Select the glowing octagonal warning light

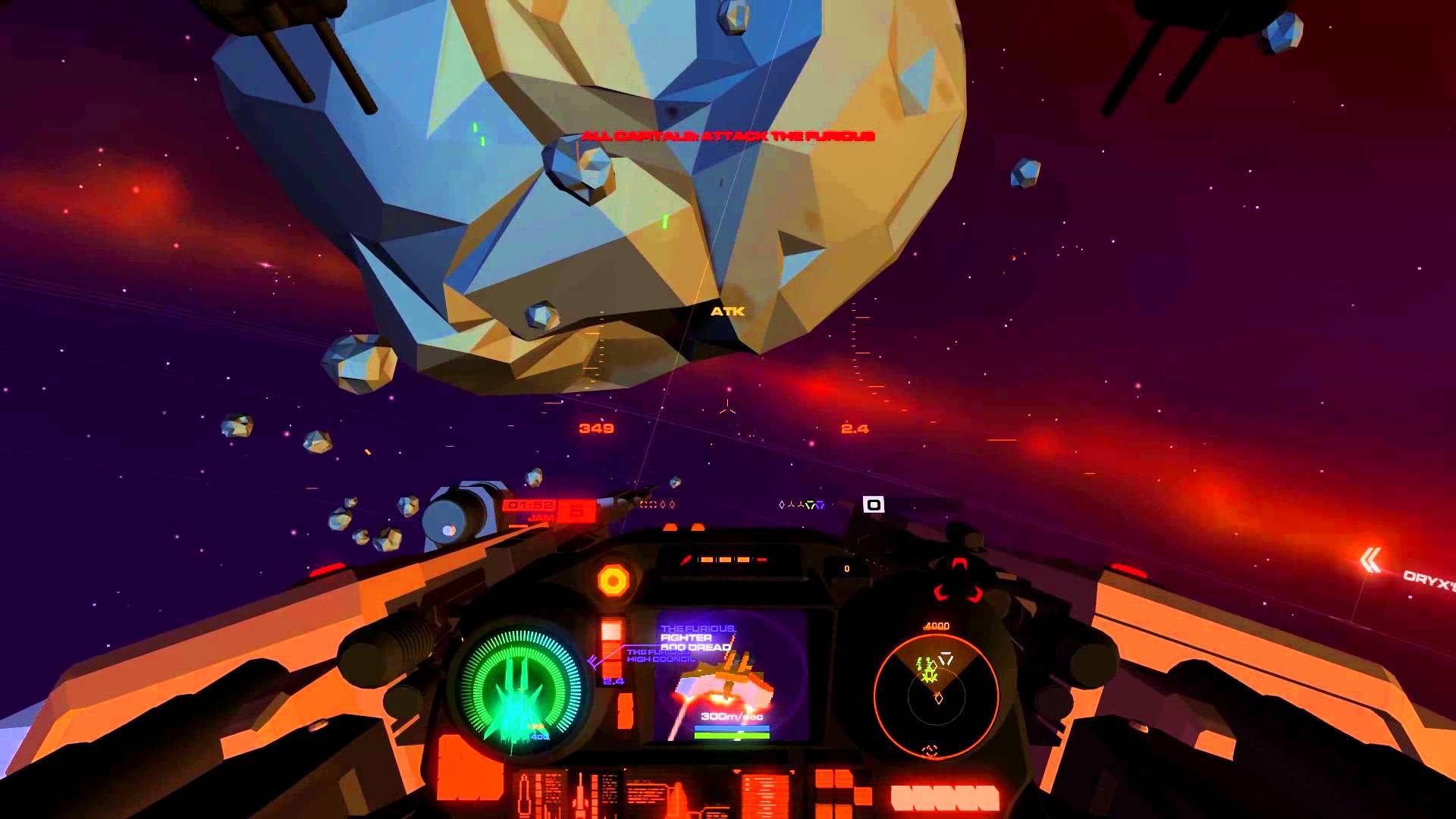tap(613, 581)
